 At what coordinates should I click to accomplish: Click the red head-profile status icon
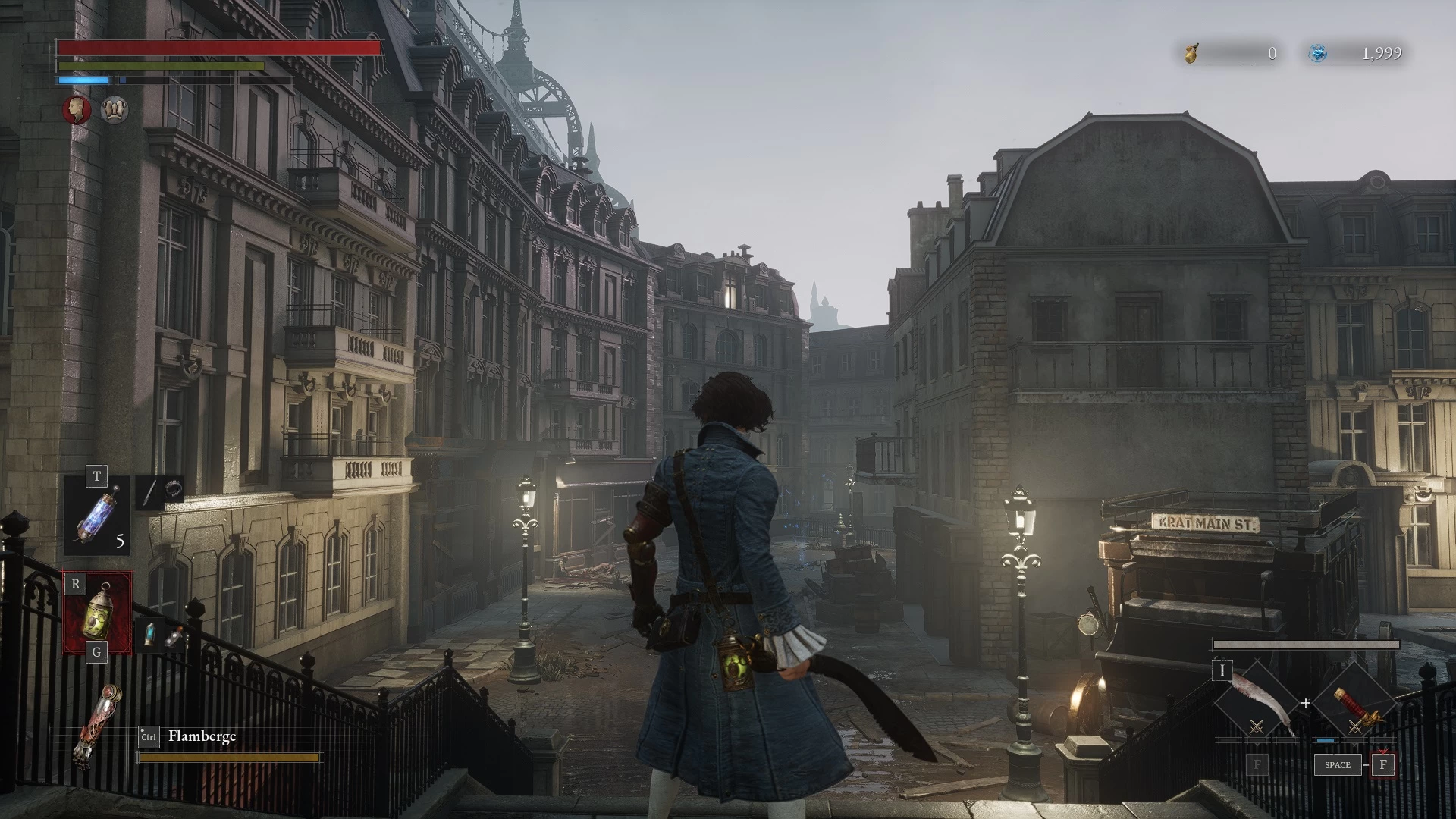click(x=77, y=110)
